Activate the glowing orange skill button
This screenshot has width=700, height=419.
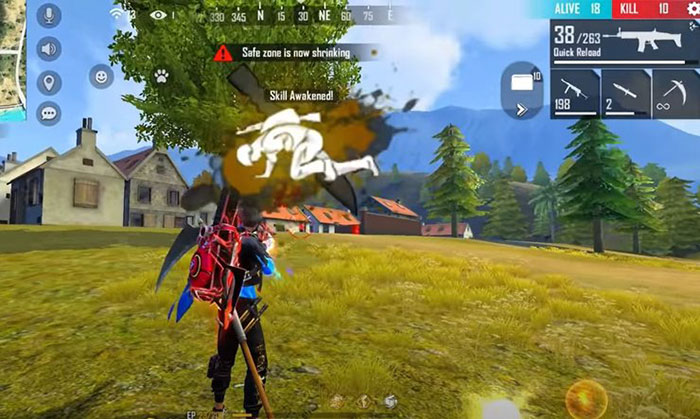click(586, 399)
